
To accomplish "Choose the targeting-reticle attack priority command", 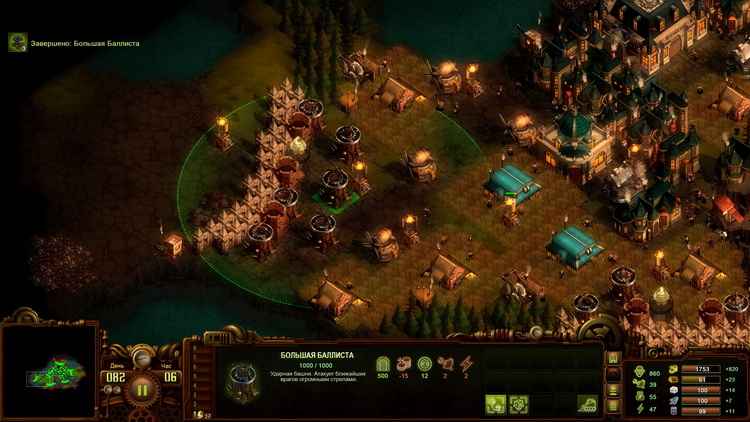I will pyautogui.click(x=519, y=404).
